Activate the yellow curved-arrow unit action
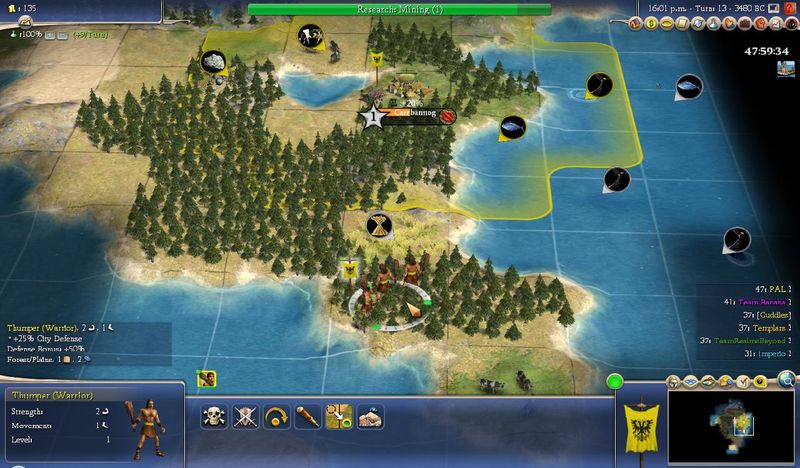 click(274, 417)
